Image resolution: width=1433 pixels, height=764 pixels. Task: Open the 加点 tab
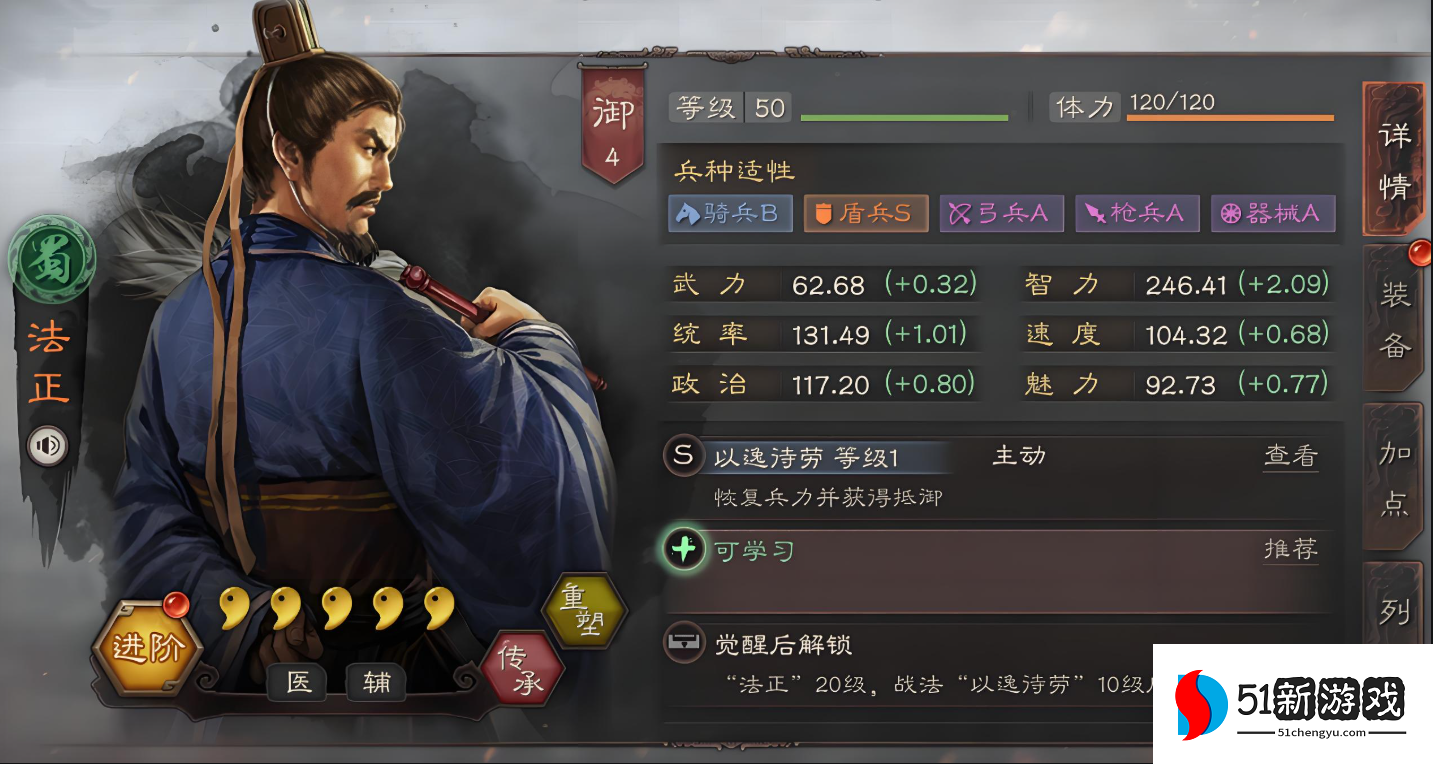point(1394,480)
